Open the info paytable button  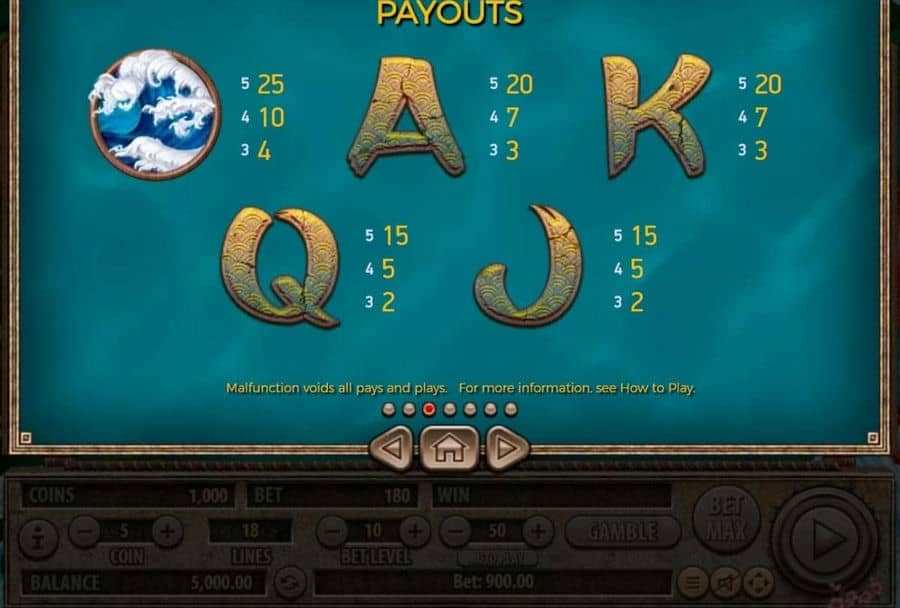tap(39, 531)
